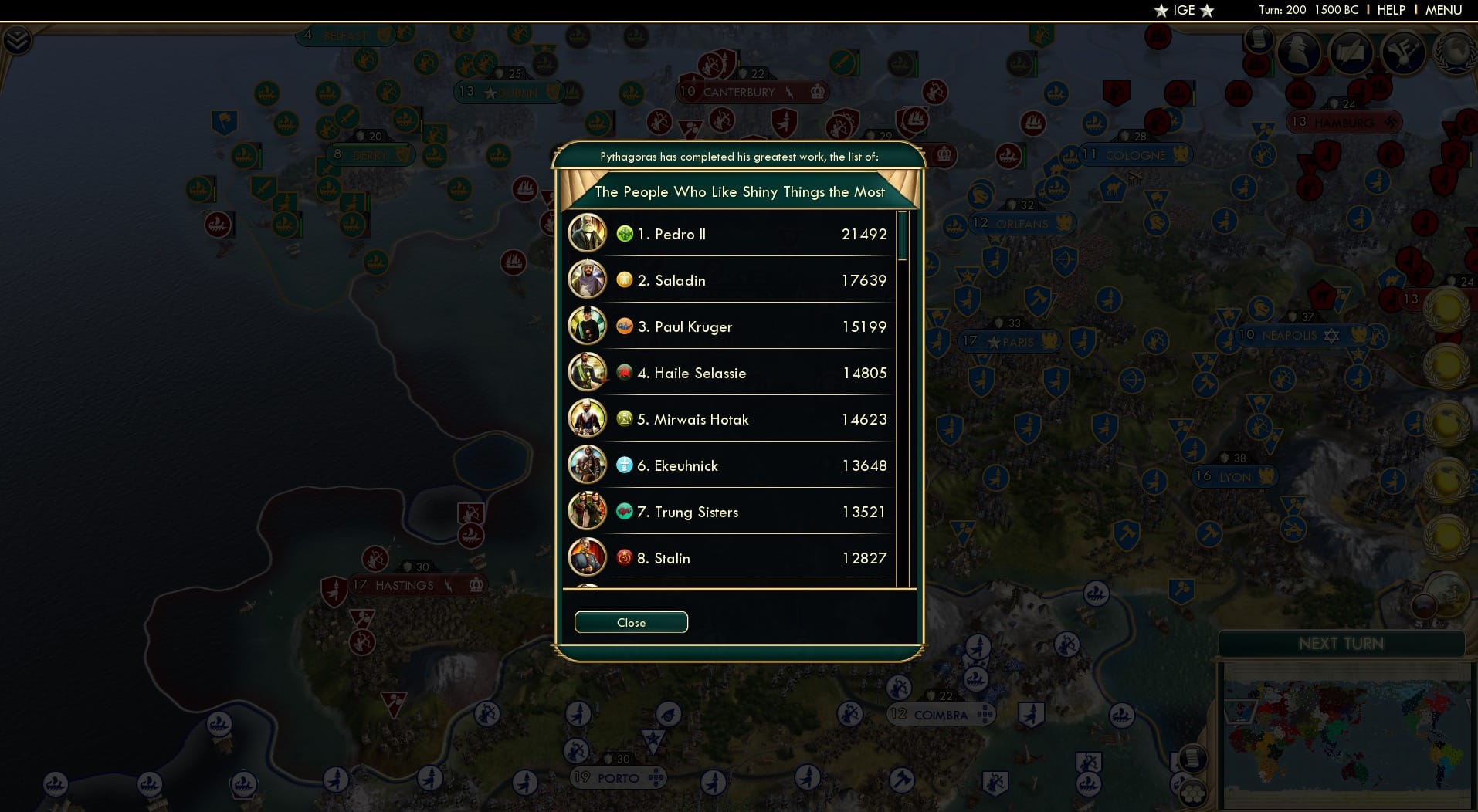Click the IGE starred label
Viewport: 1478px width, 812px height.
[1182, 11]
